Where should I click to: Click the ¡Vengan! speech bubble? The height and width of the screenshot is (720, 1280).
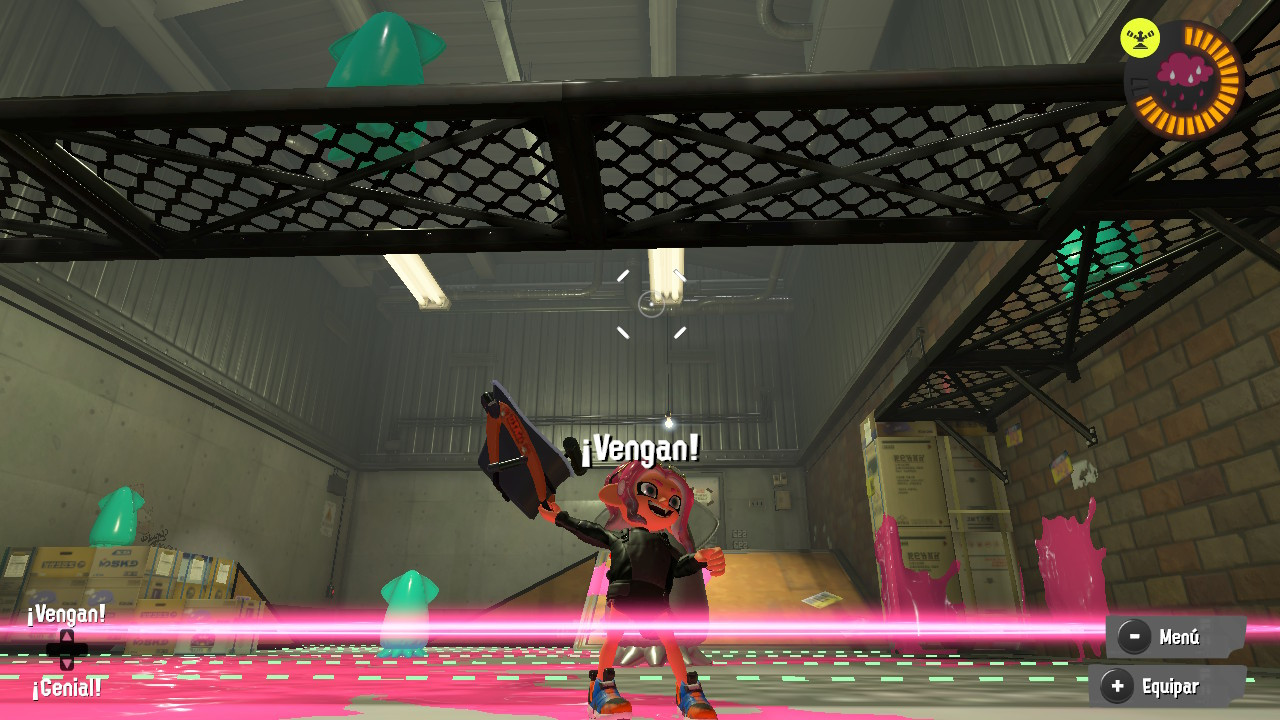point(638,450)
